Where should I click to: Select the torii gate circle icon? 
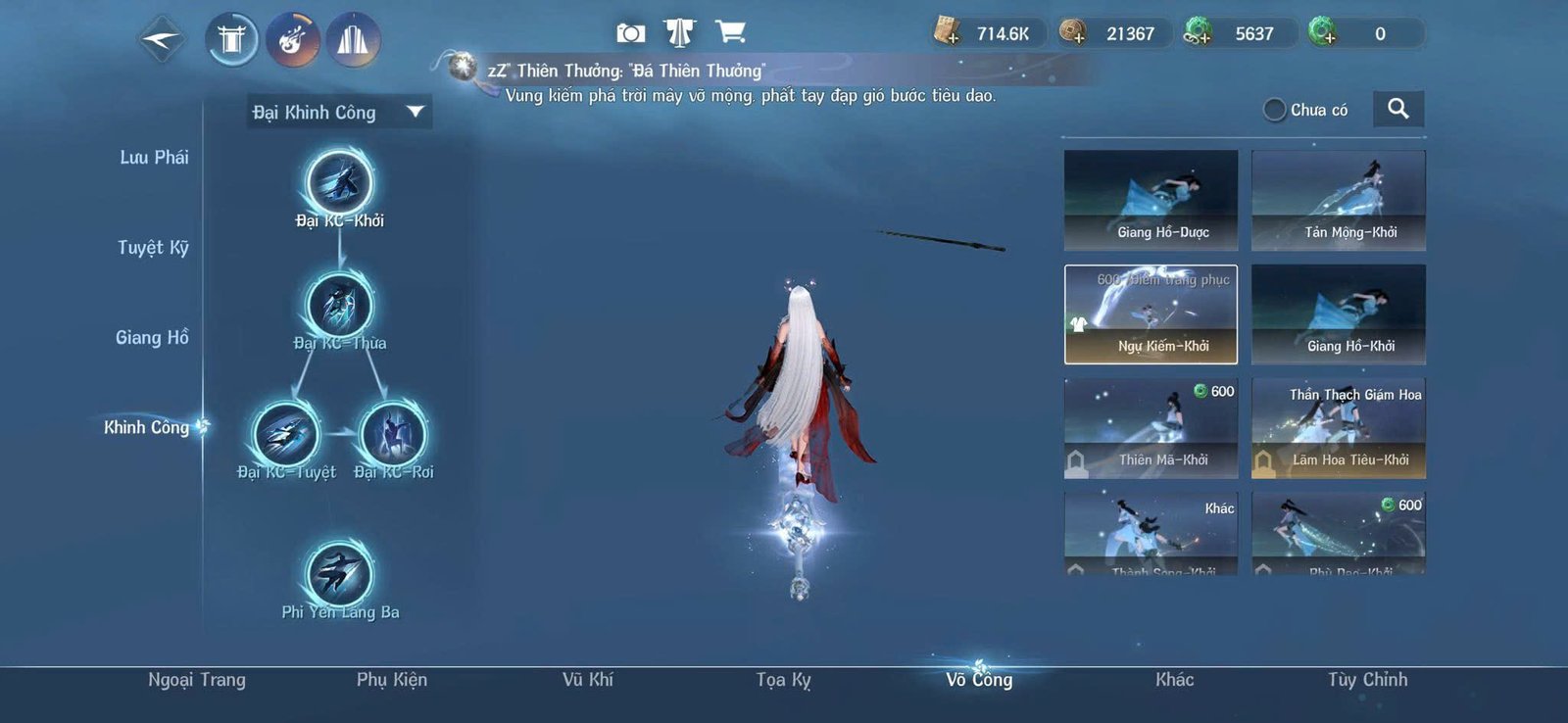click(232, 40)
